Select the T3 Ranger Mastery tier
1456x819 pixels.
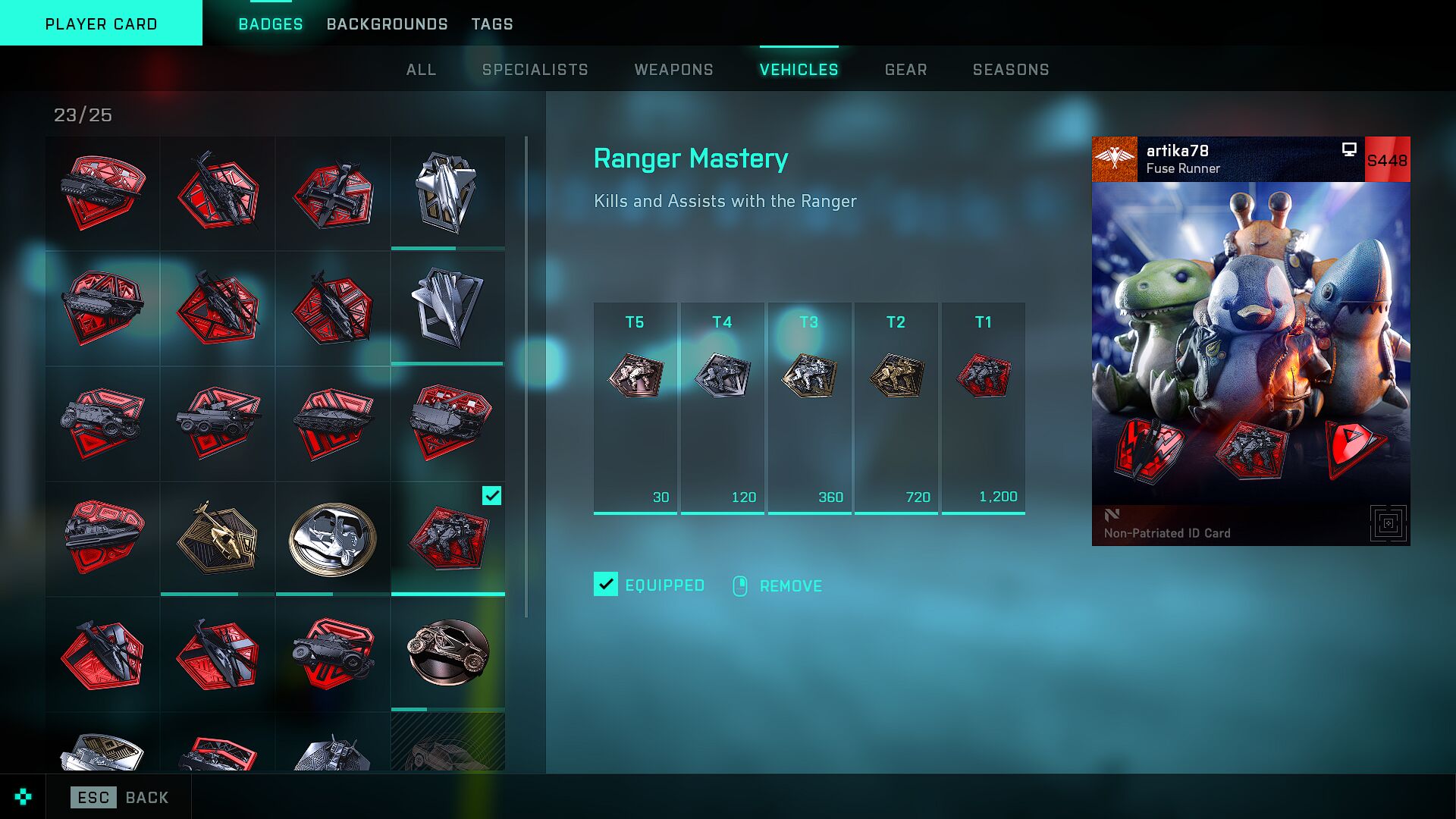pos(809,408)
